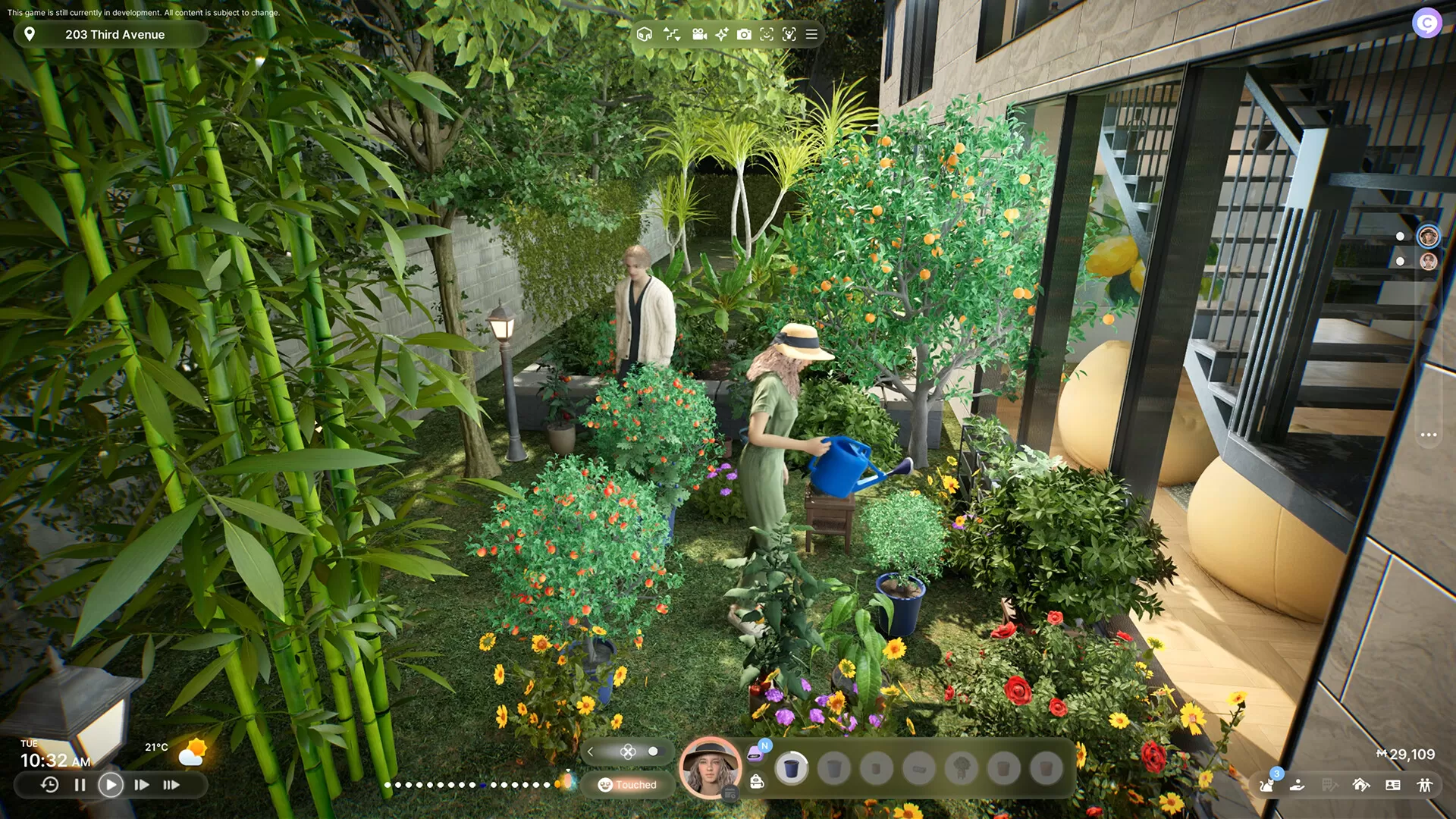Open the relationships icon showing two figures

pyautogui.click(x=1426, y=785)
